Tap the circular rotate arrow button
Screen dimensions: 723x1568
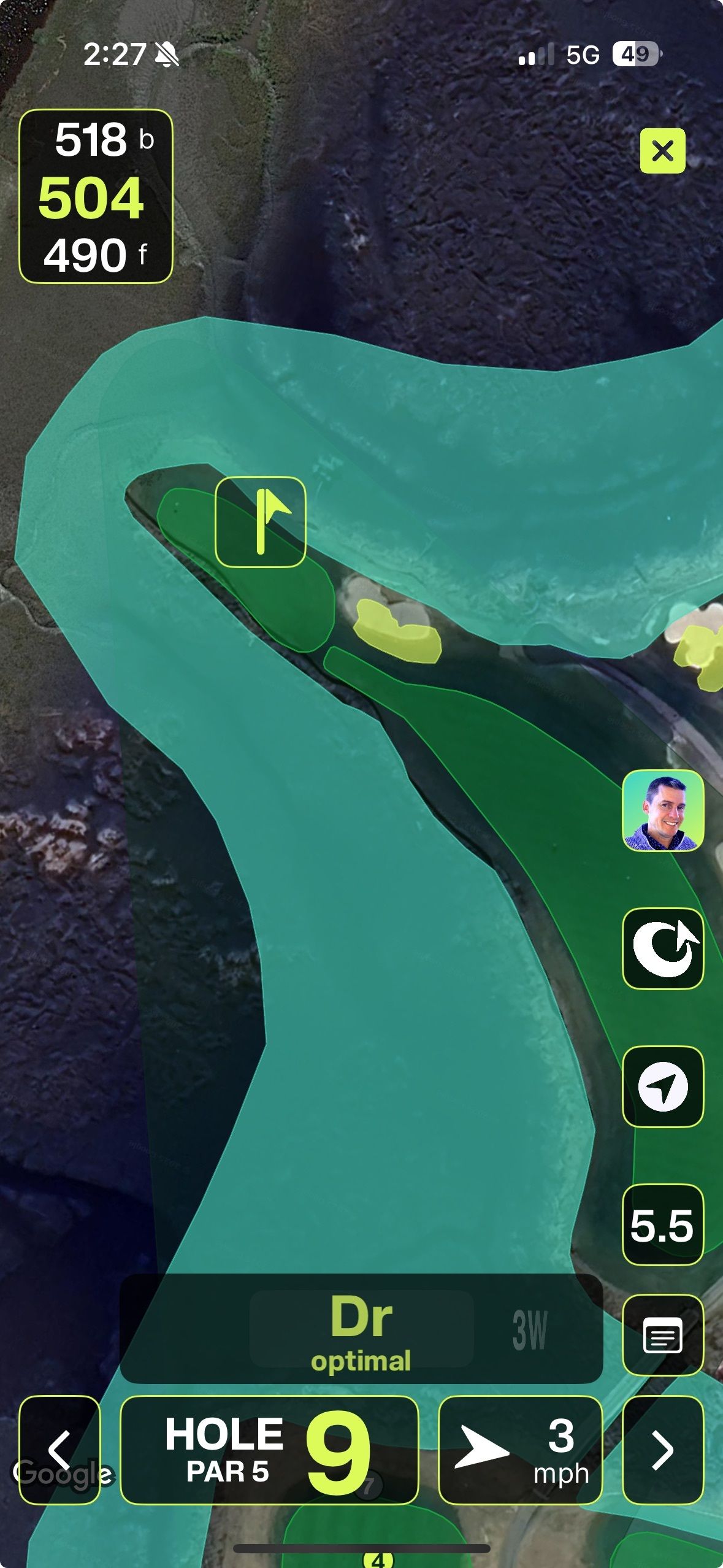[662, 948]
